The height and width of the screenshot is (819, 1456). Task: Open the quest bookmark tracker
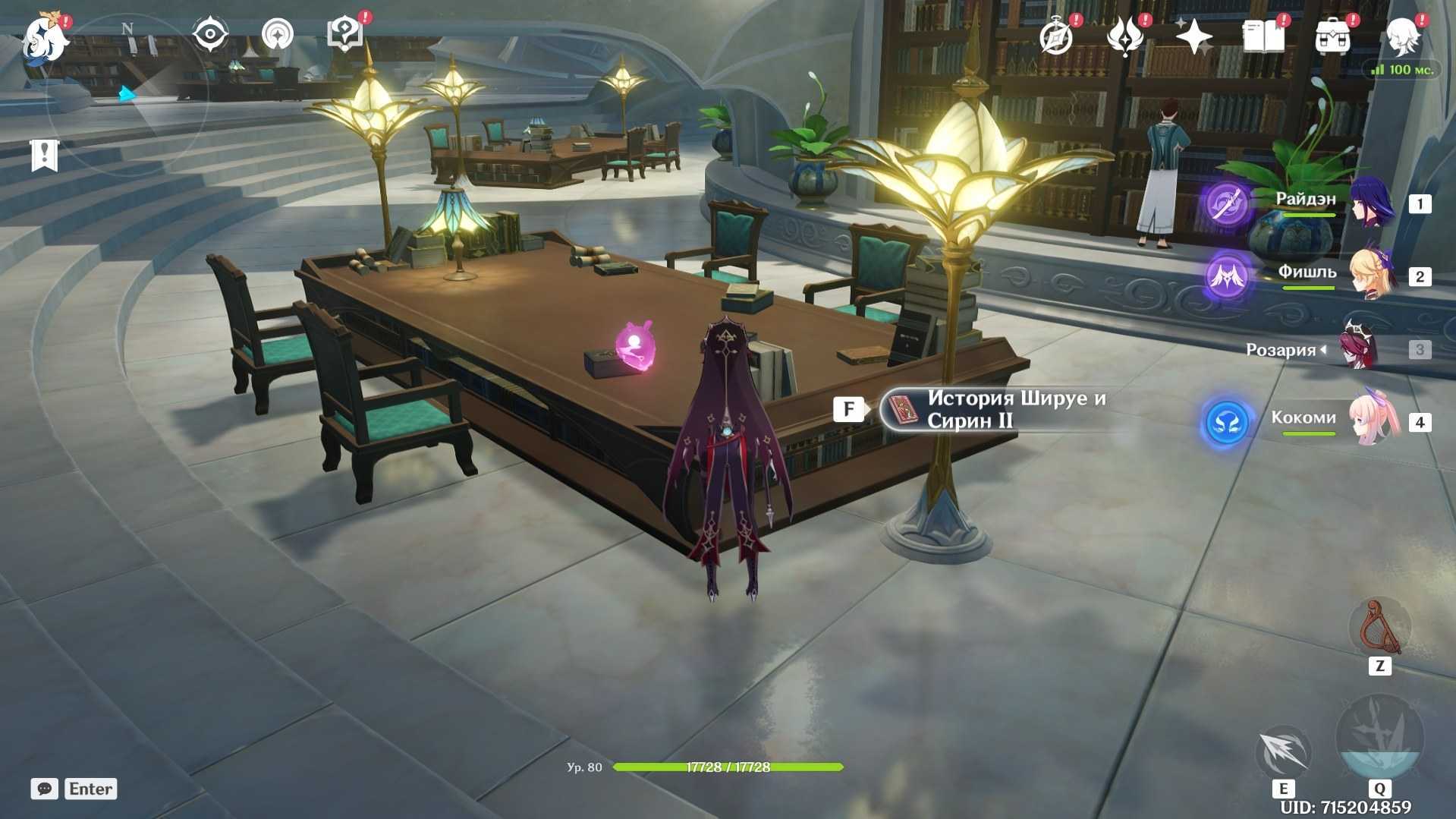pos(44,156)
